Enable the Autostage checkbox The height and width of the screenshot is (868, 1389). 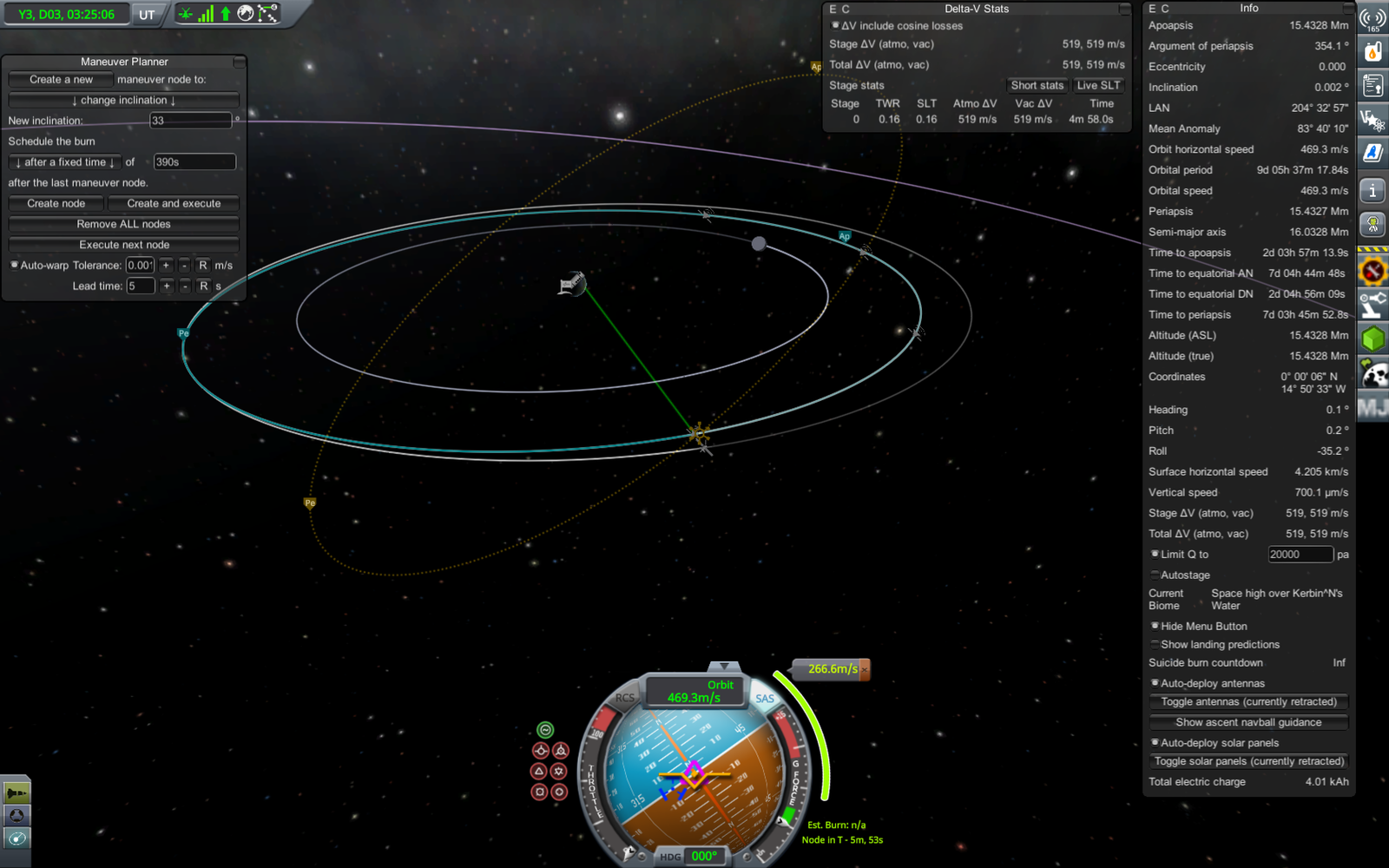tap(1155, 575)
